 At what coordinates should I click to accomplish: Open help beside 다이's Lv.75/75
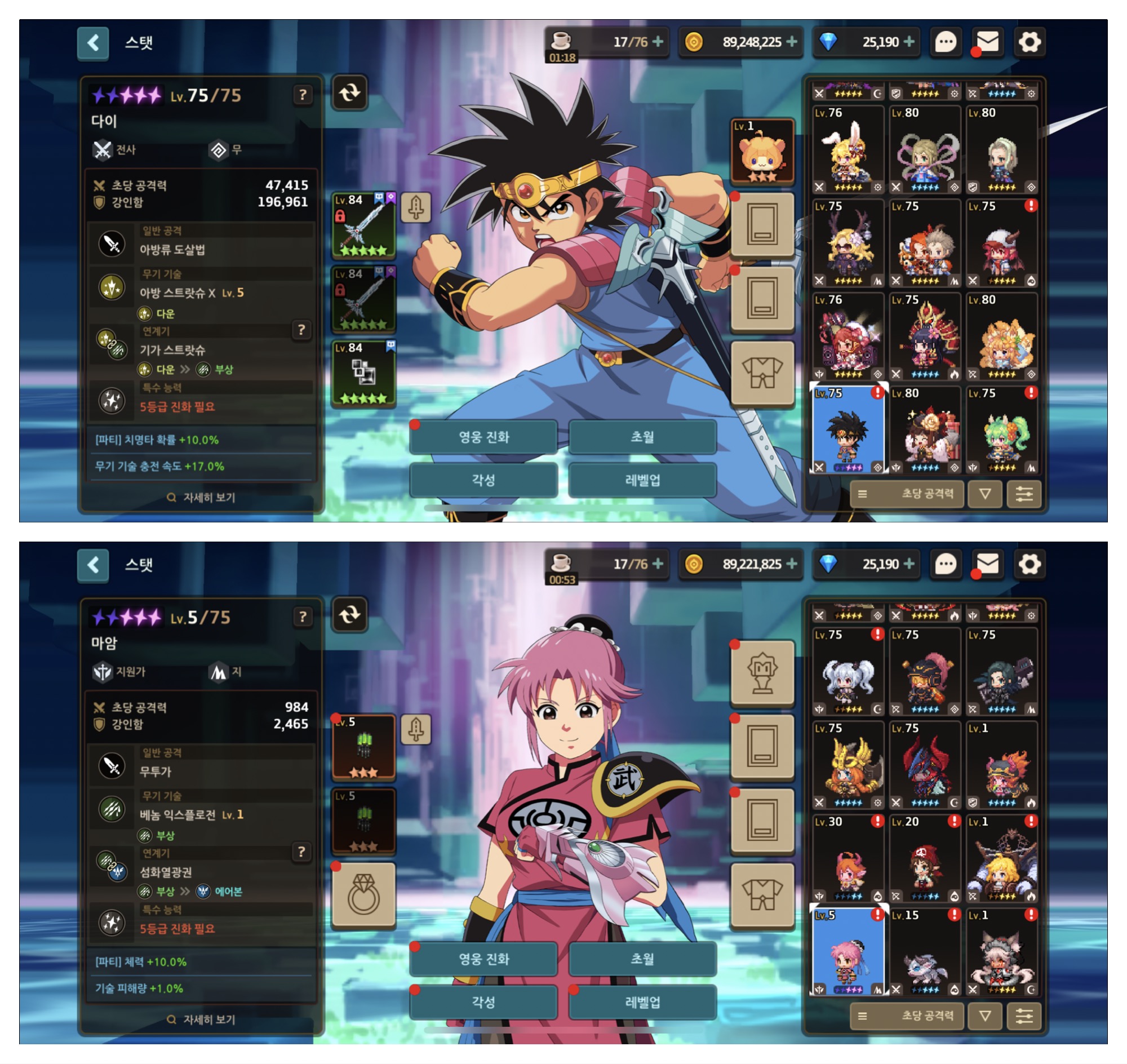[x=303, y=95]
